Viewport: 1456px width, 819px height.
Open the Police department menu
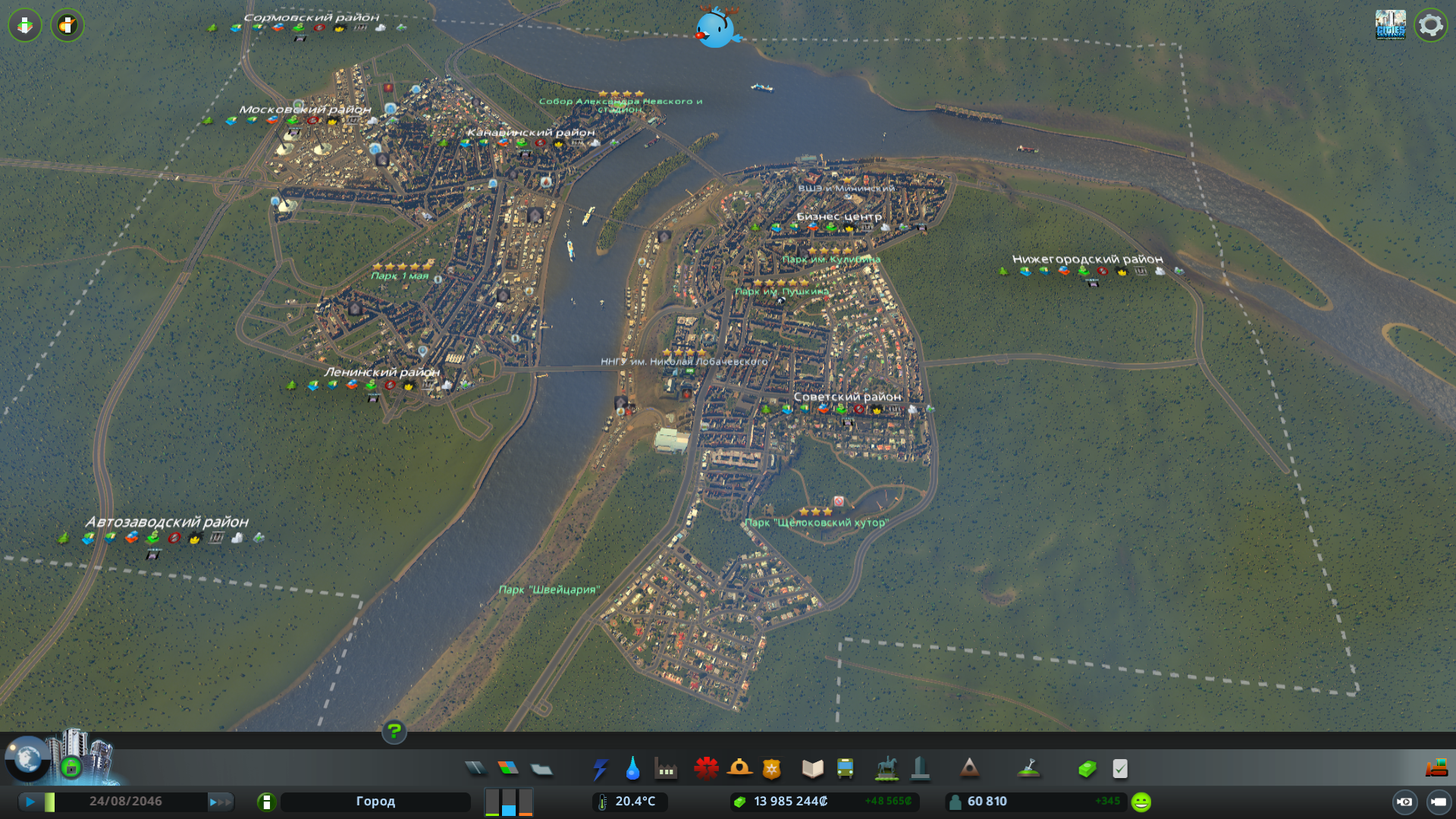pos(770,768)
